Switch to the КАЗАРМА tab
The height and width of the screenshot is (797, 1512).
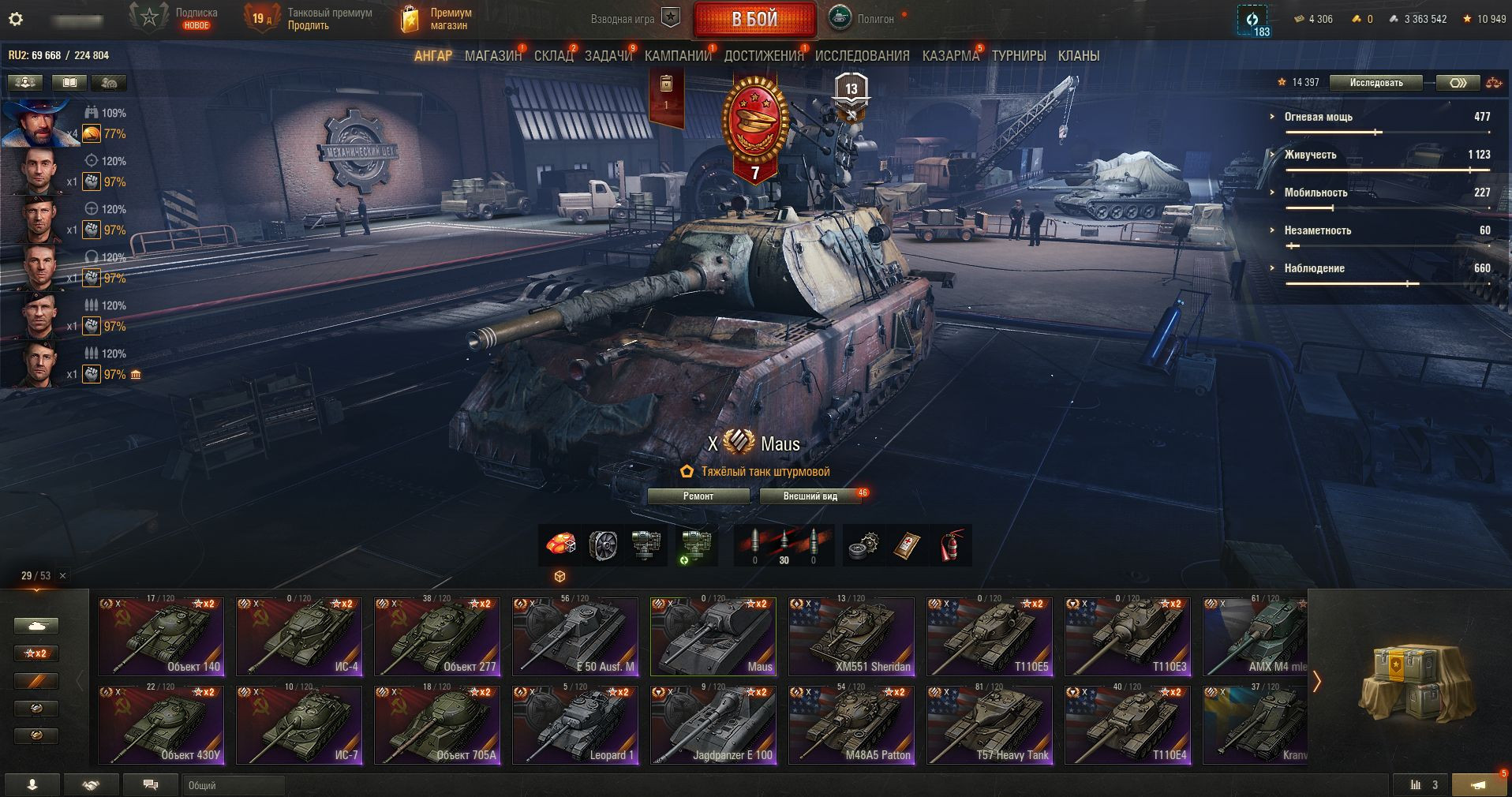pyautogui.click(x=950, y=56)
